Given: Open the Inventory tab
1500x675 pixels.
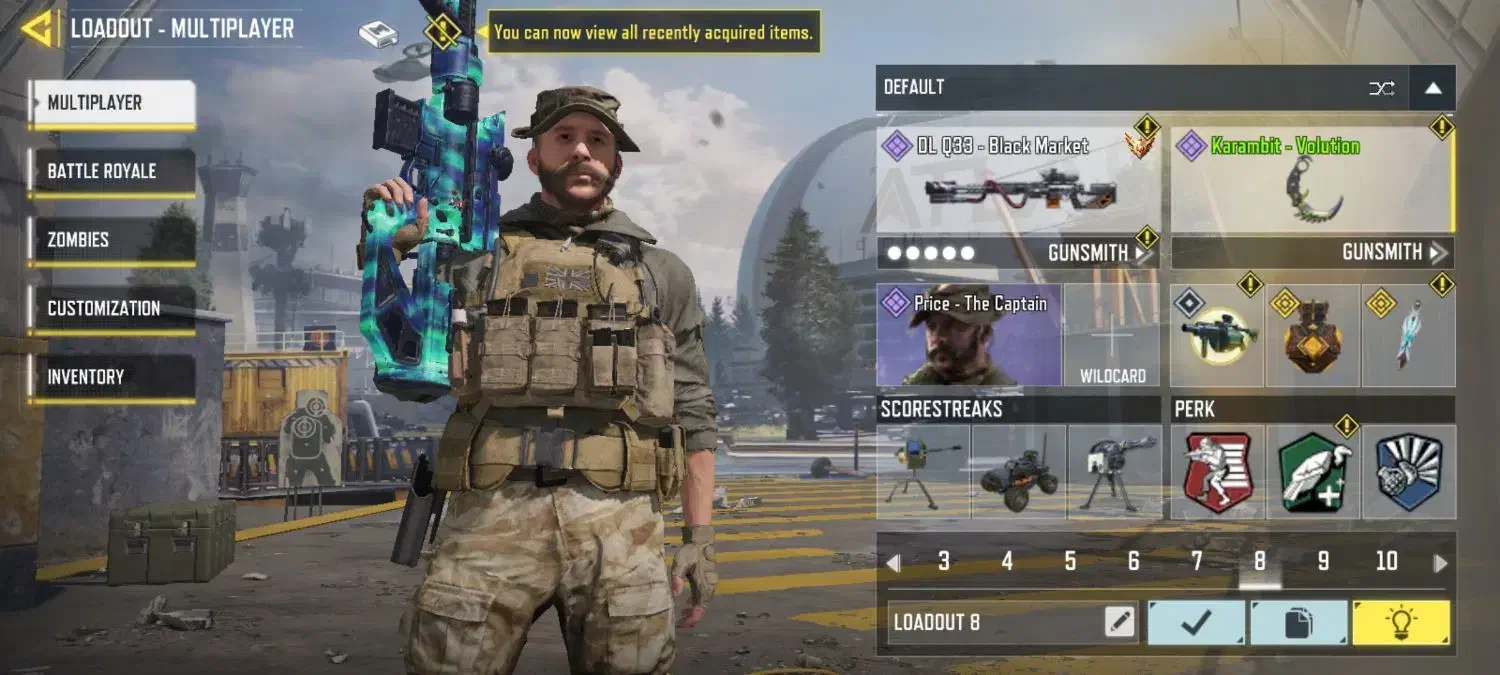Looking at the screenshot, I should (x=111, y=377).
